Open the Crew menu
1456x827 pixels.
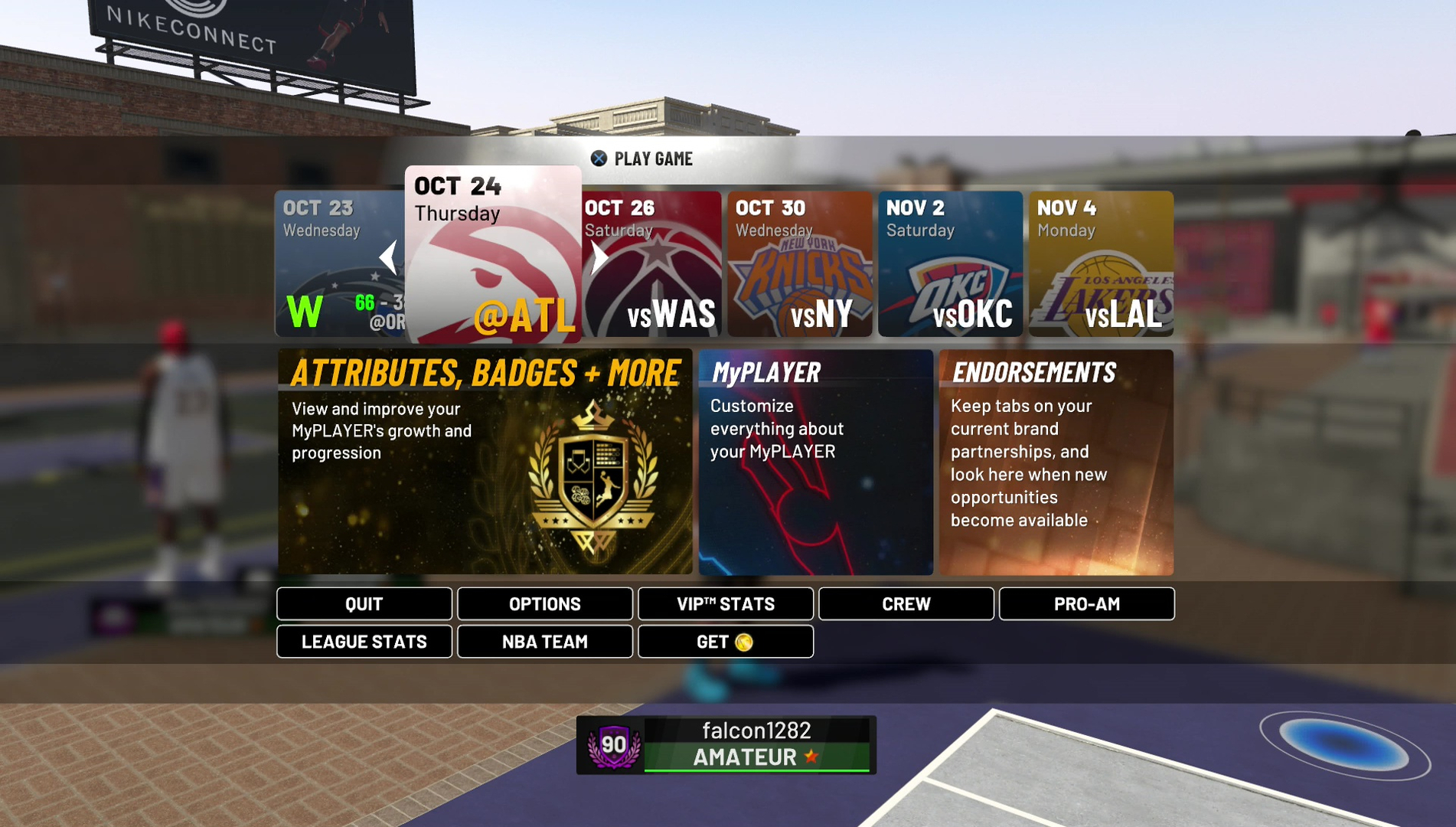(x=906, y=604)
